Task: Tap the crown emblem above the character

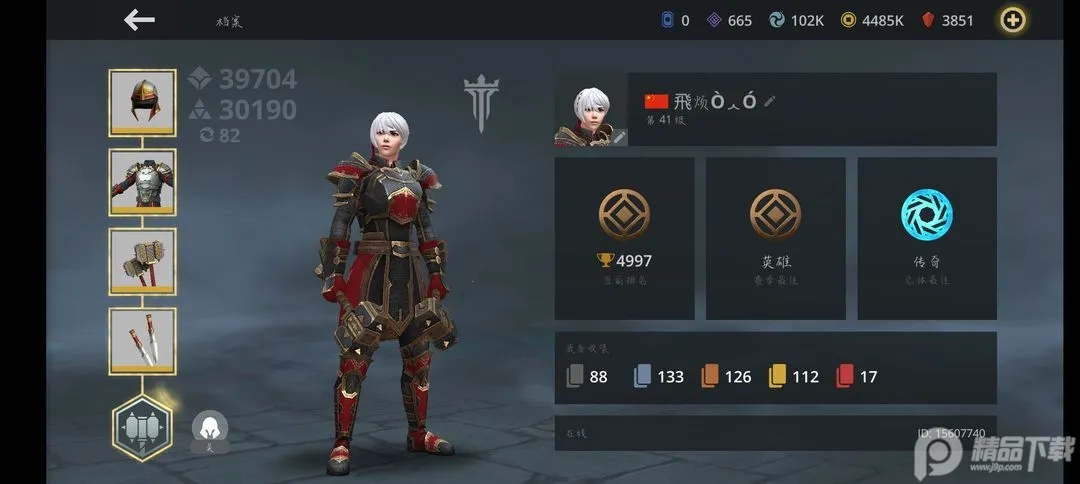Action: click(x=481, y=102)
